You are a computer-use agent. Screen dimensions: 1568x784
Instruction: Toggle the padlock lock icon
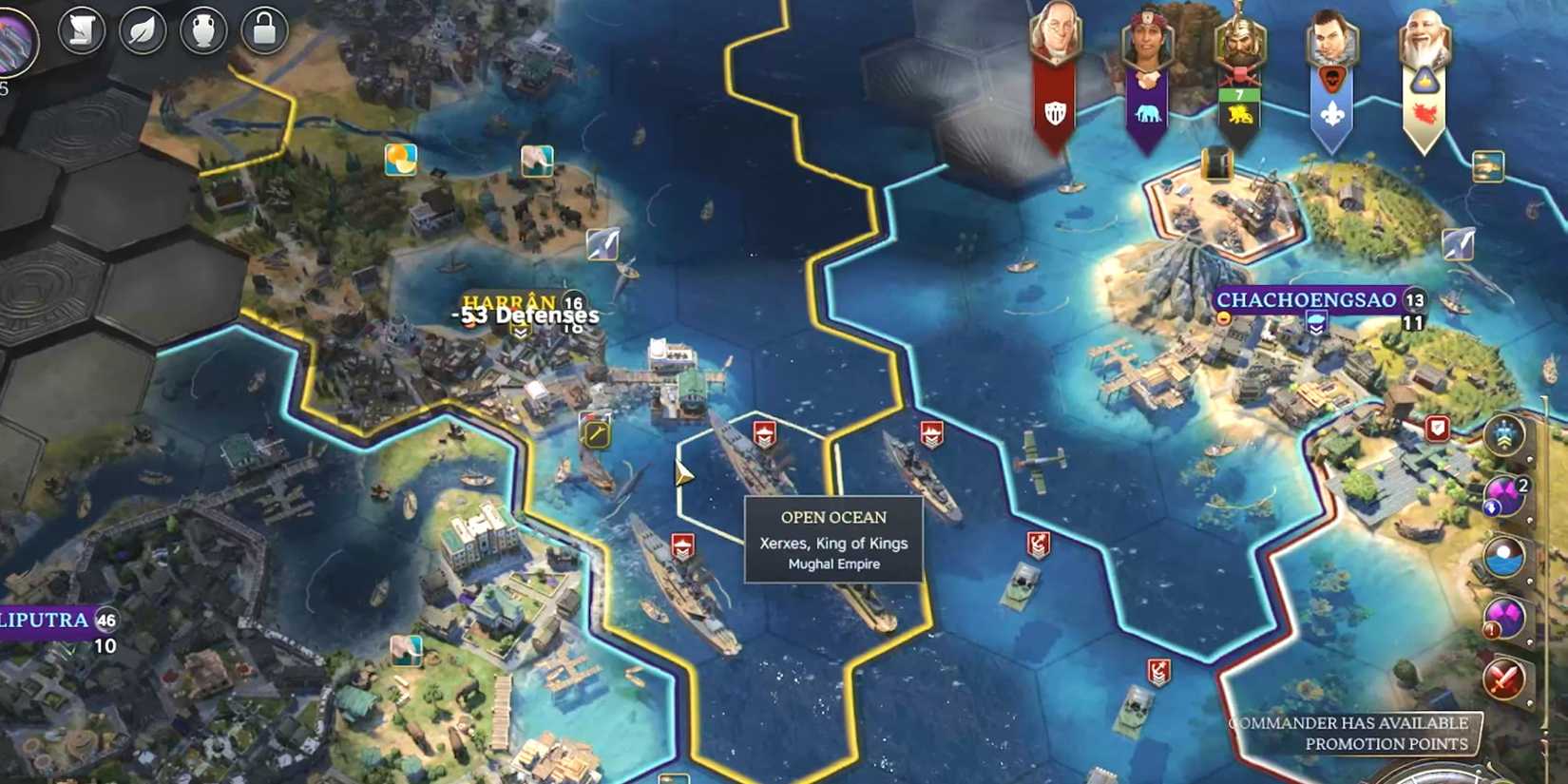[262, 29]
